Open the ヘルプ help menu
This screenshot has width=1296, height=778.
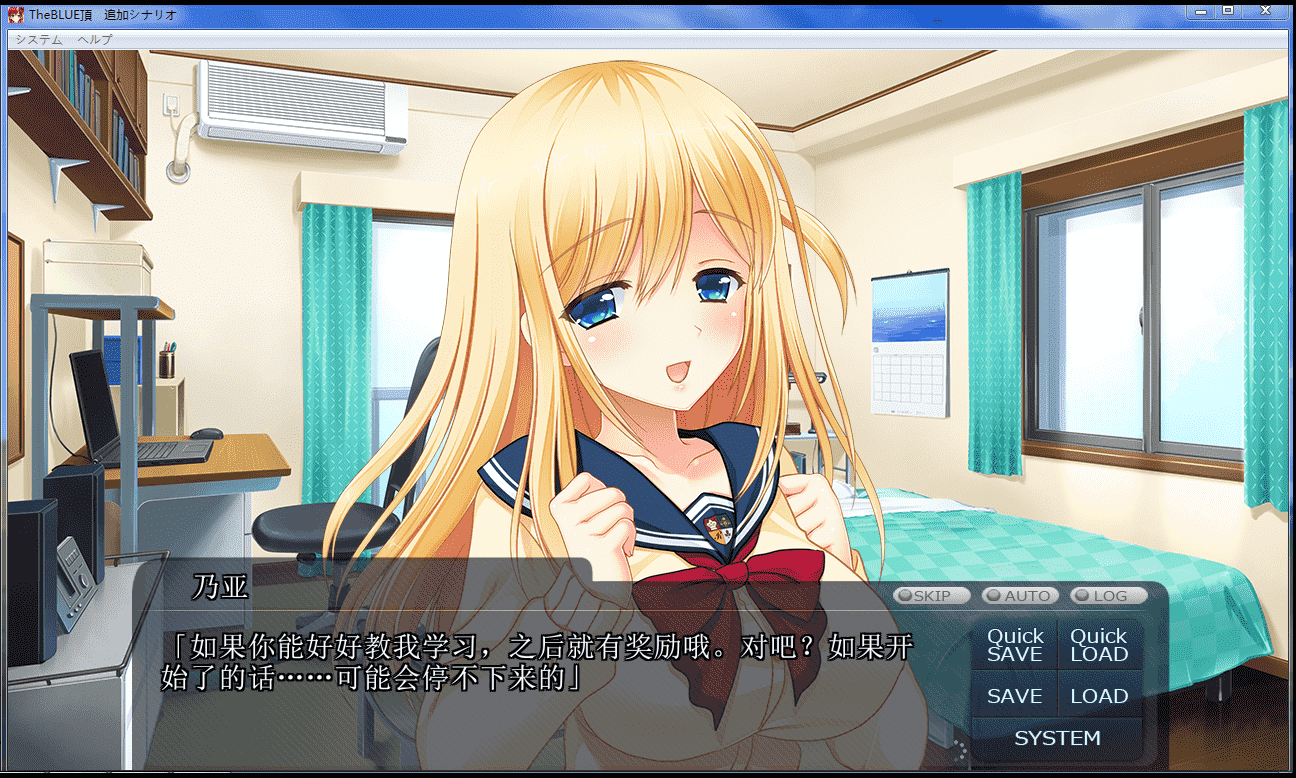(x=95, y=39)
